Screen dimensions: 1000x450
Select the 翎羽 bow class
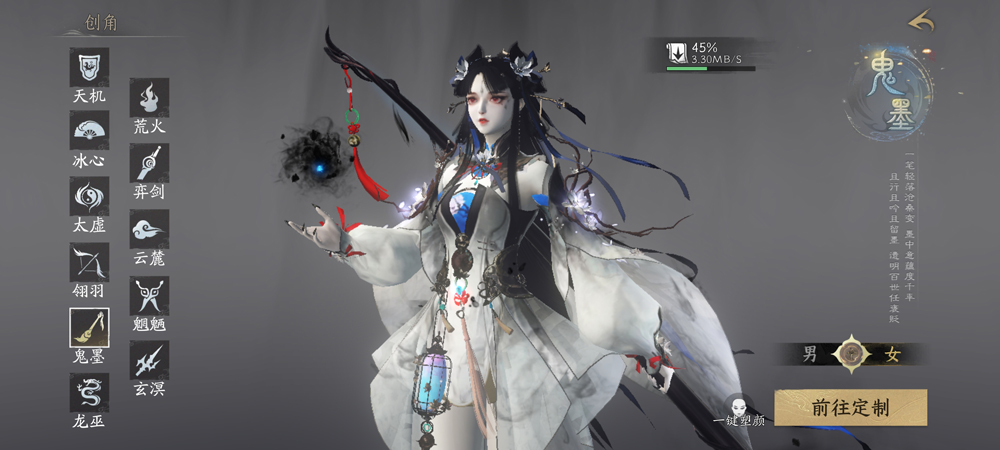click(89, 262)
